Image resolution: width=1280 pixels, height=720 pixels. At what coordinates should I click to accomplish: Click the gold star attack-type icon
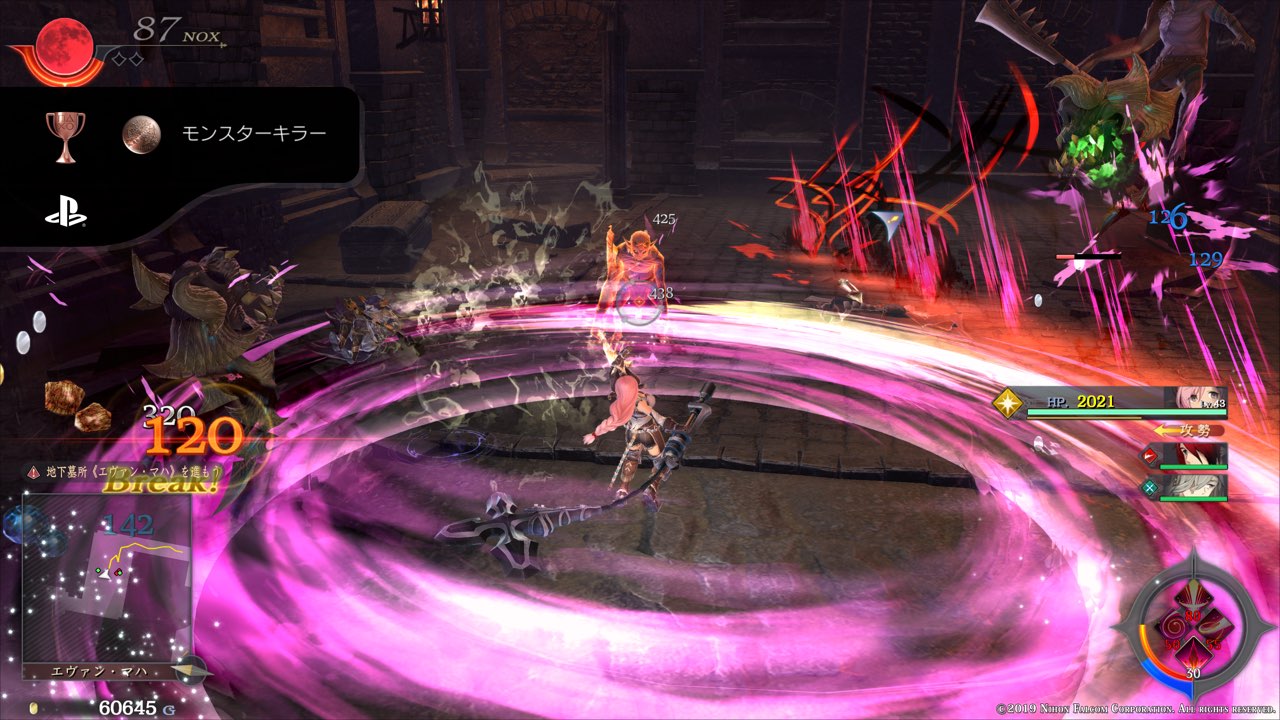coord(1006,402)
